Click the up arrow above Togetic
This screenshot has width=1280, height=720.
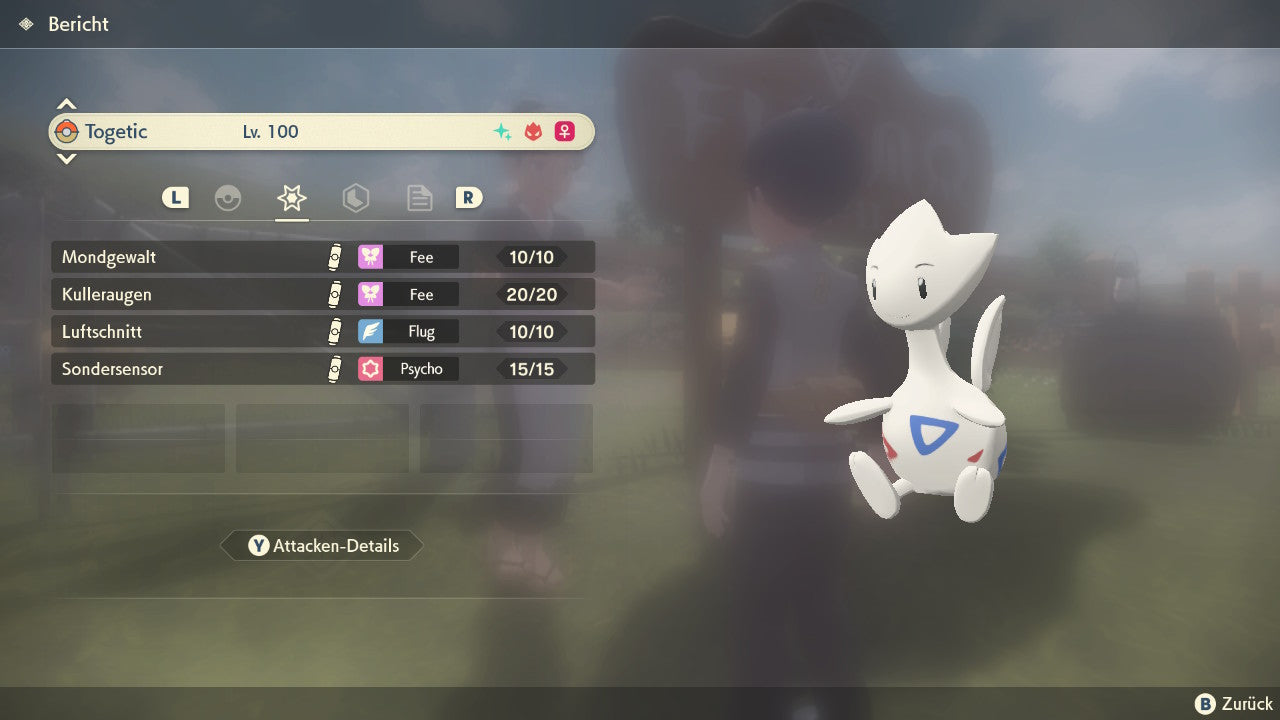(66, 104)
